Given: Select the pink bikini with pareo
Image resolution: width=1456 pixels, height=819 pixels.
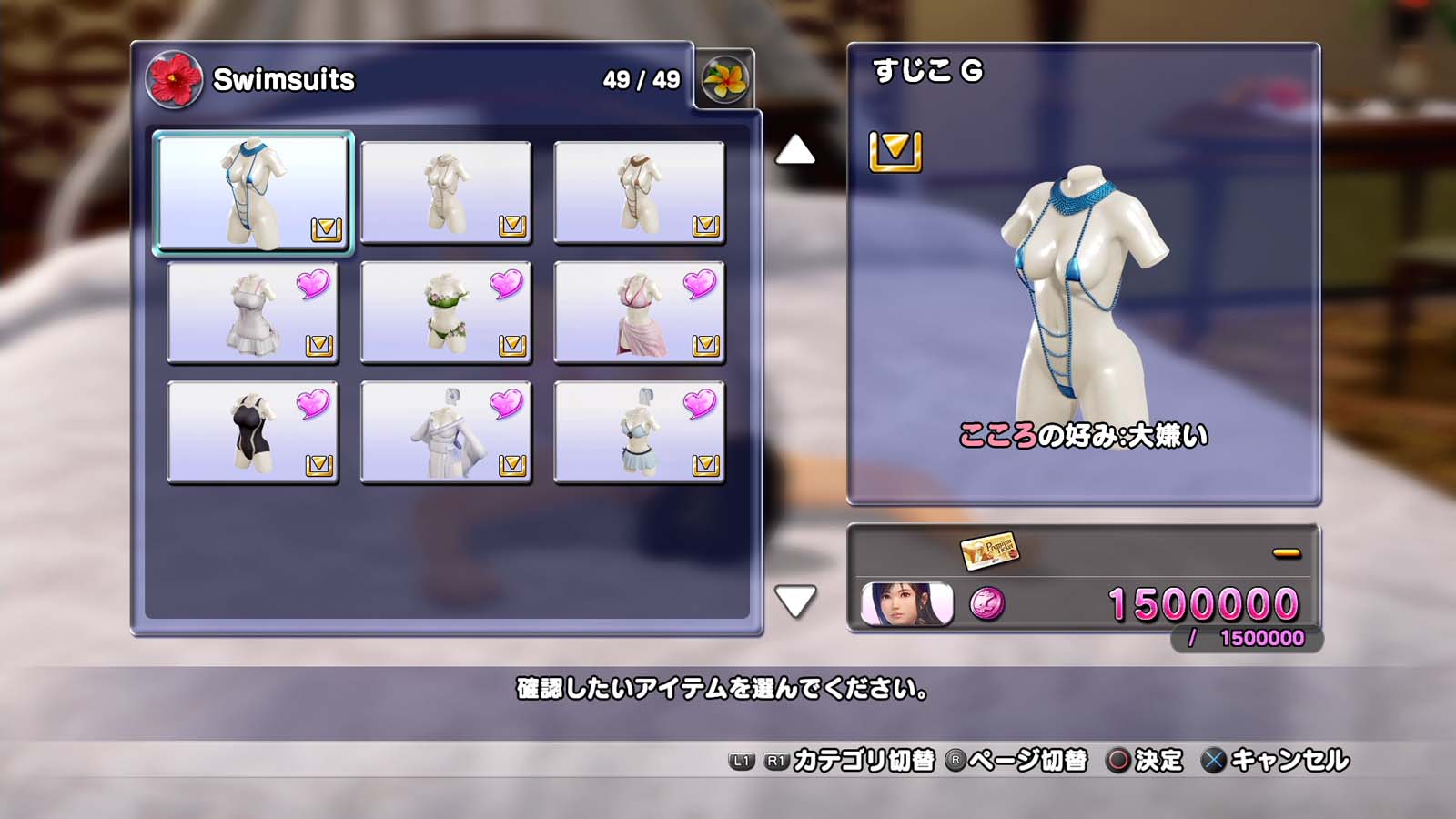Looking at the screenshot, I should (639, 312).
